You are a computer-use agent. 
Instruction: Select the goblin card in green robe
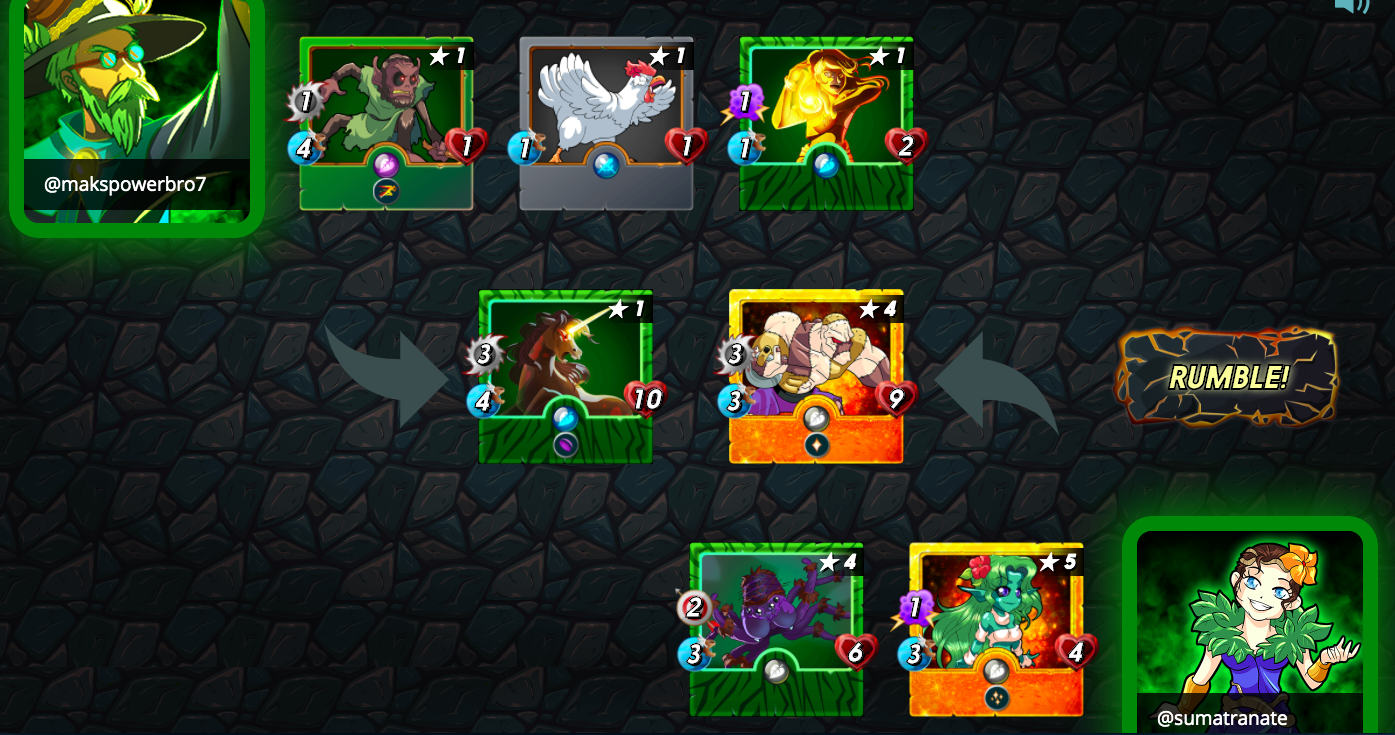tap(386, 123)
